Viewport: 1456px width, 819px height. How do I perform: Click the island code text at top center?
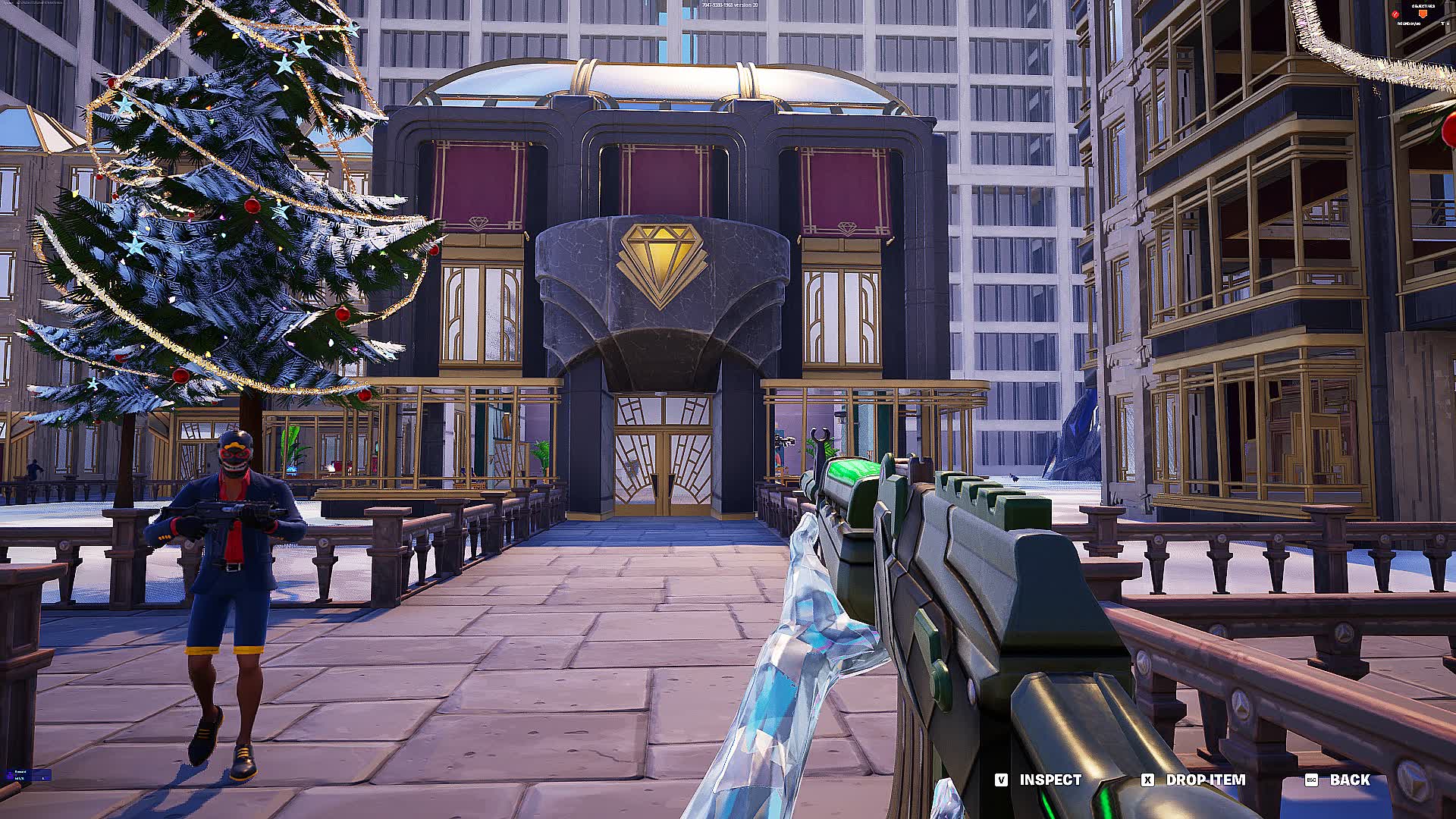pos(728,5)
